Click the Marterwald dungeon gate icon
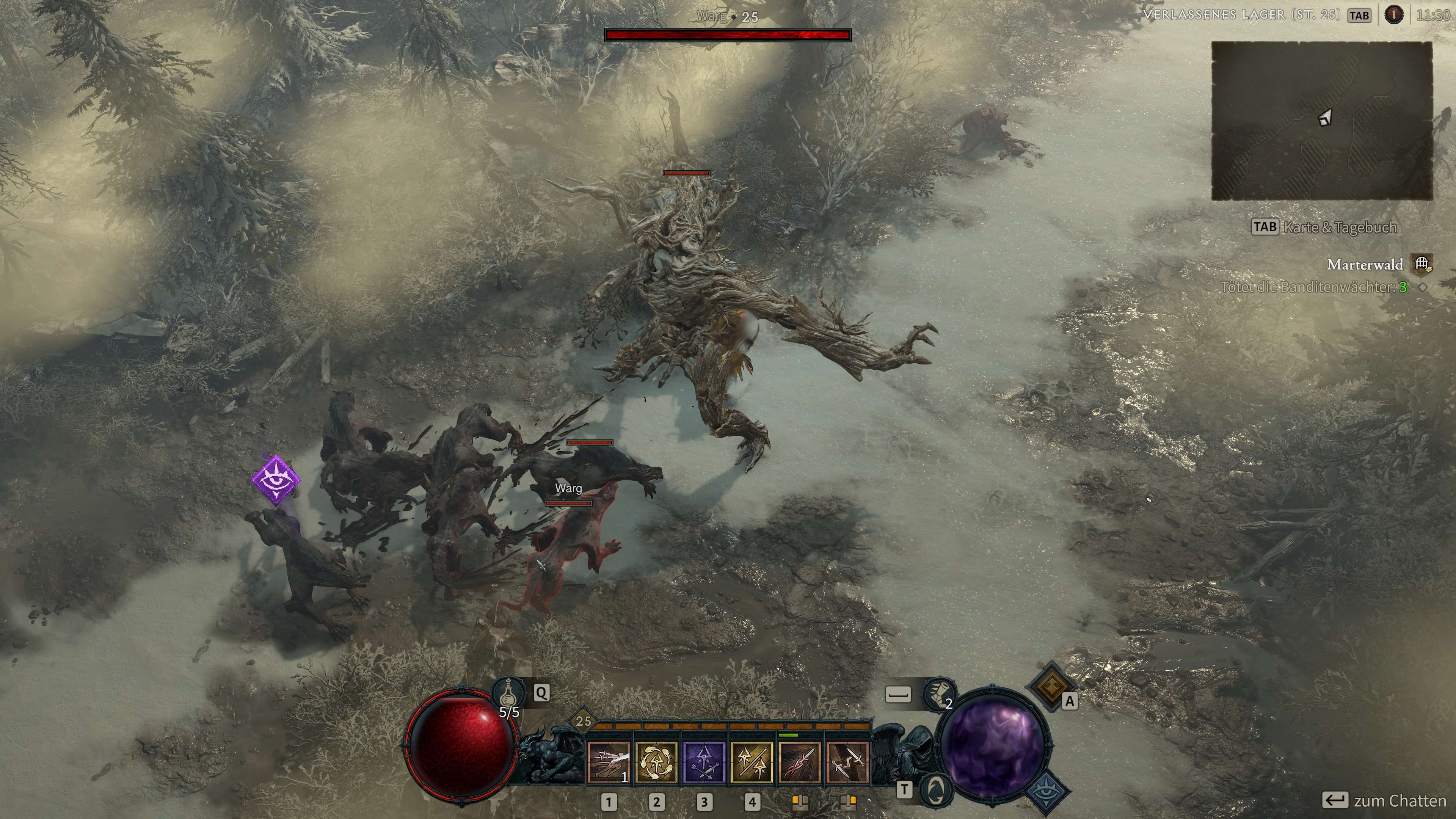 coord(1422,264)
